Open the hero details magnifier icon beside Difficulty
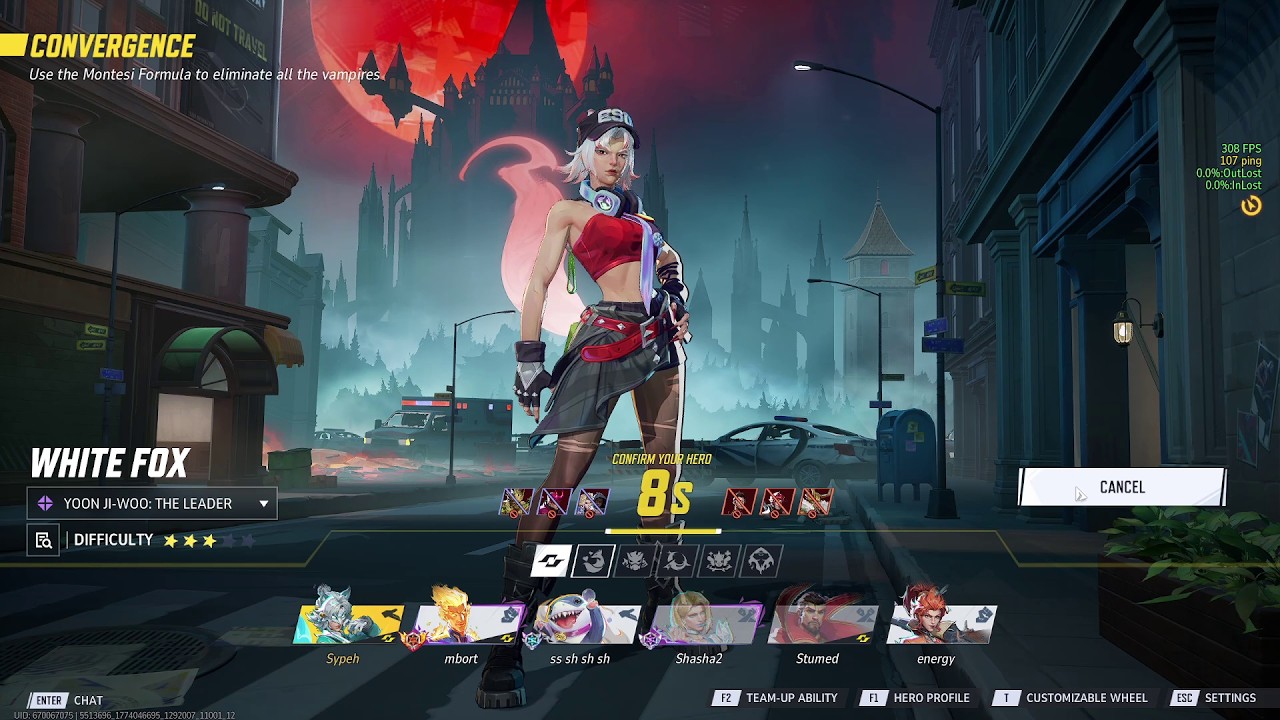 click(x=43, y=541)
